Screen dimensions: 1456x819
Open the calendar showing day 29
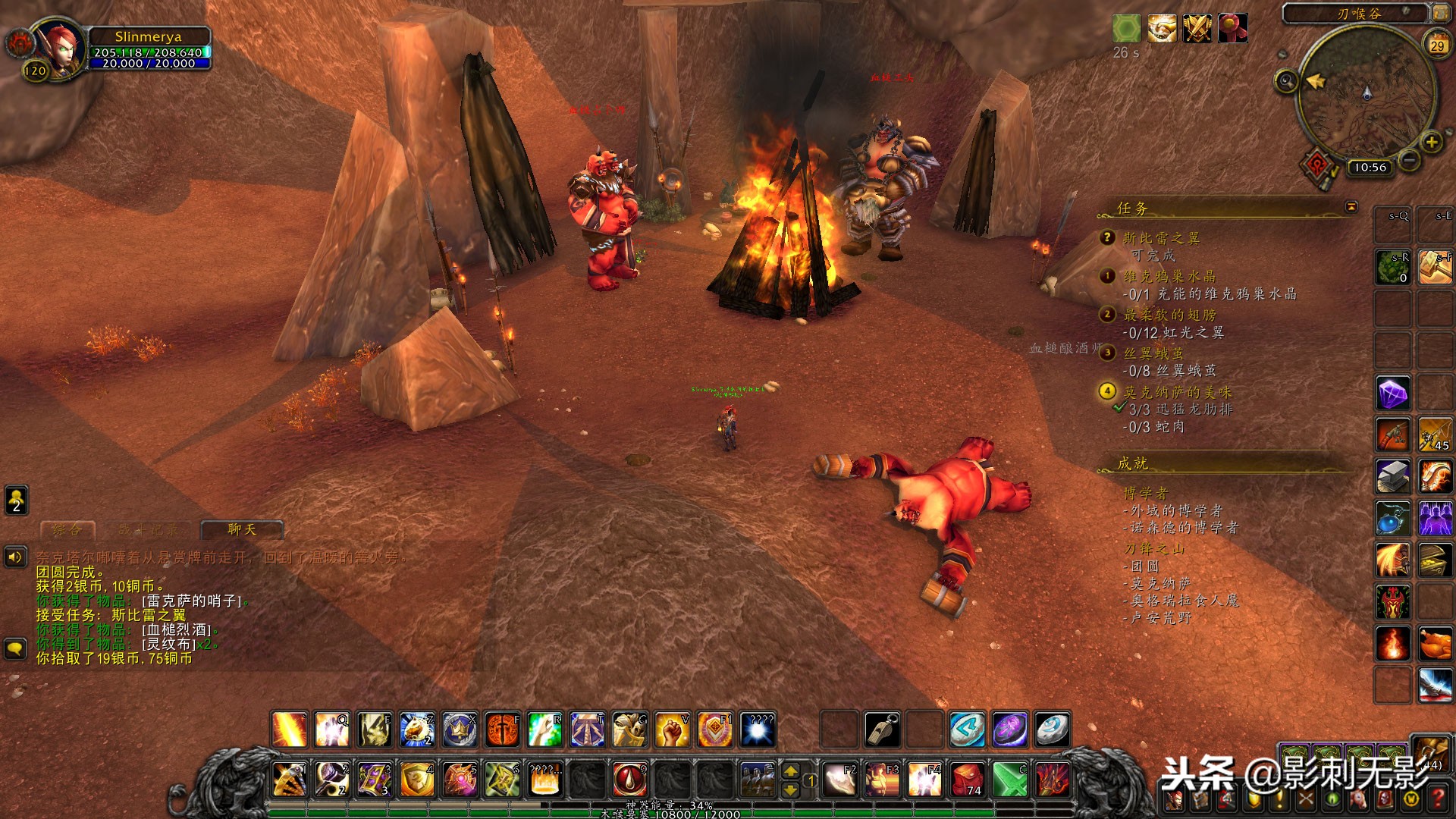1437,45
